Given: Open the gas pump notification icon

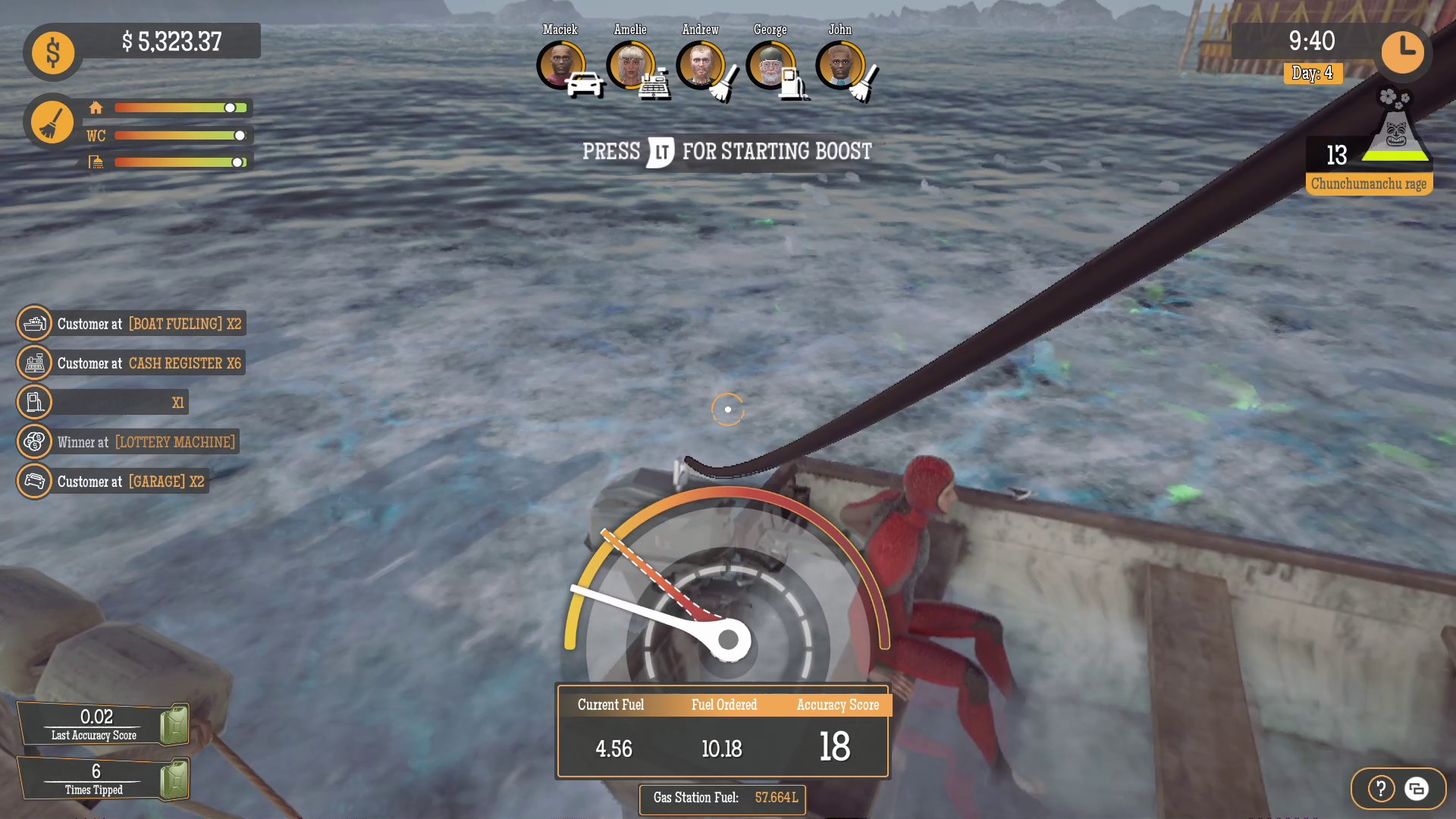Looking at the screenshot, I should tap(34, 402).
